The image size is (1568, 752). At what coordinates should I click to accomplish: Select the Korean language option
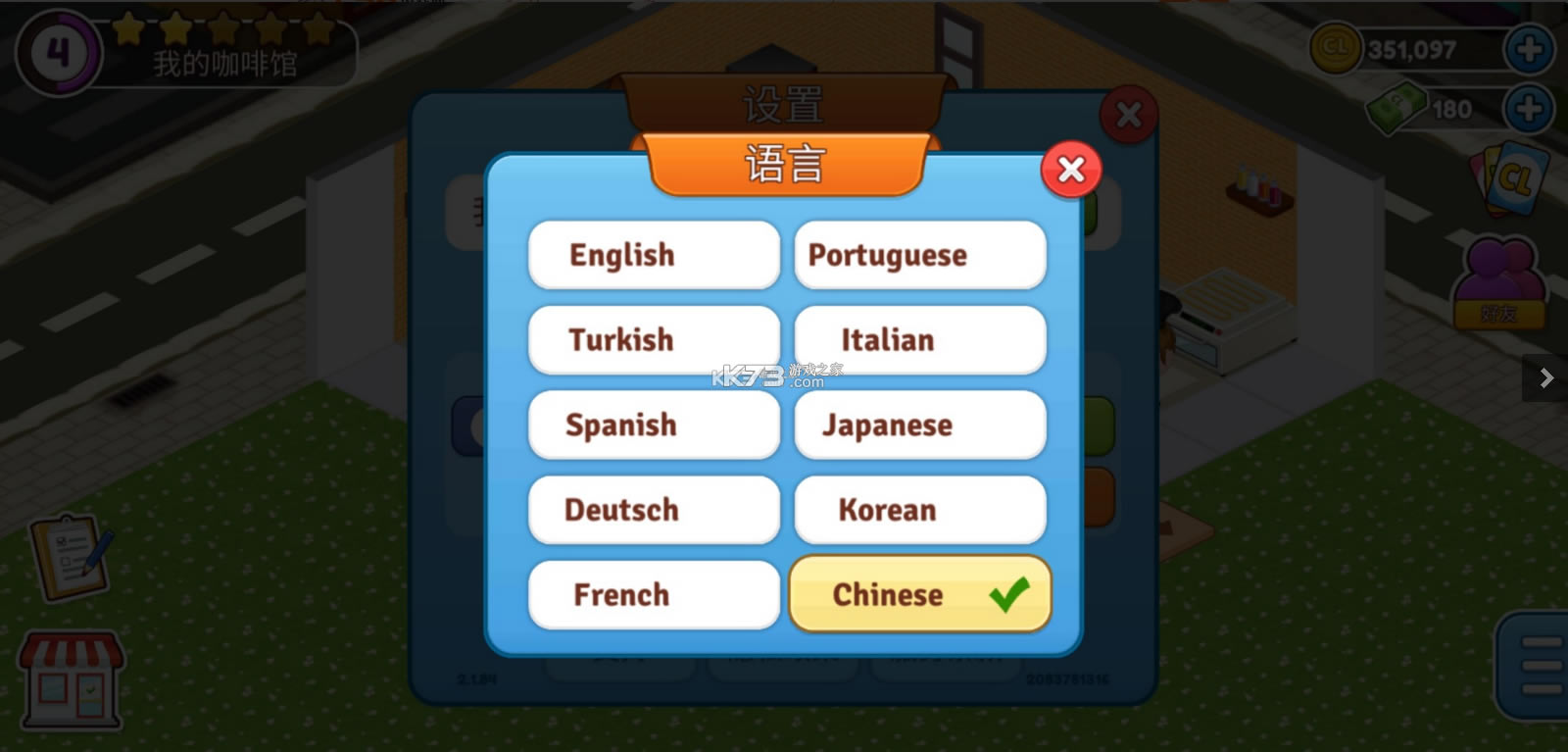(x=918, y=510)
